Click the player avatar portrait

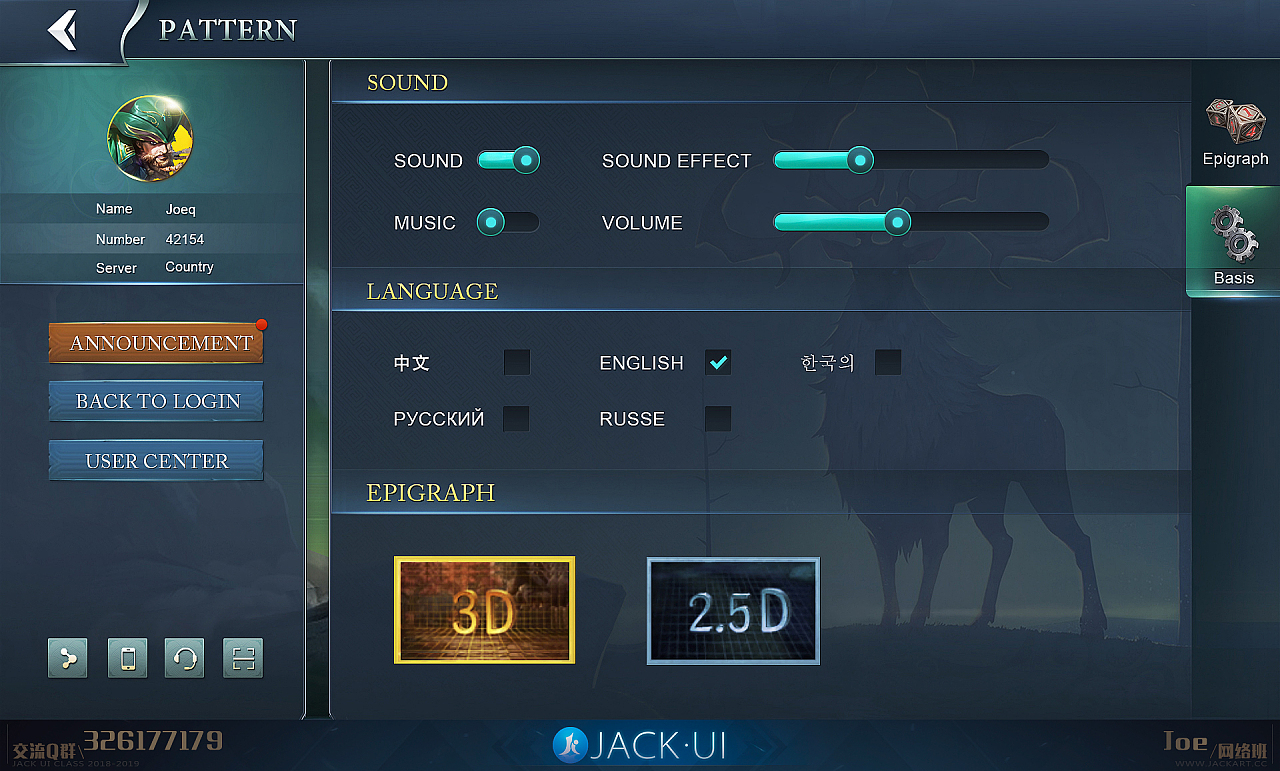pos(150,138)
